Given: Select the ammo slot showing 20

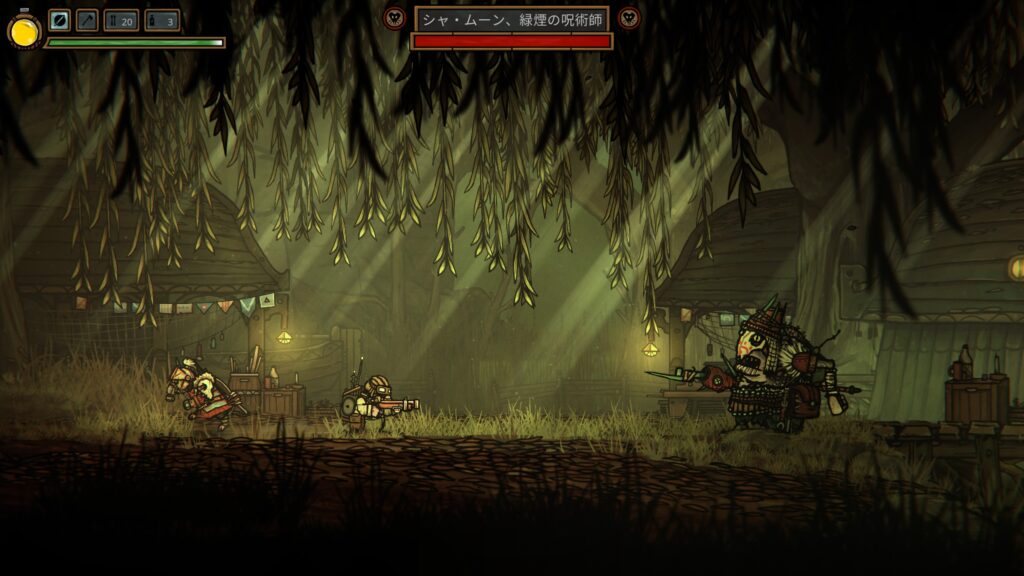Looking at the screenshot, I should click(x=121, y=20).
